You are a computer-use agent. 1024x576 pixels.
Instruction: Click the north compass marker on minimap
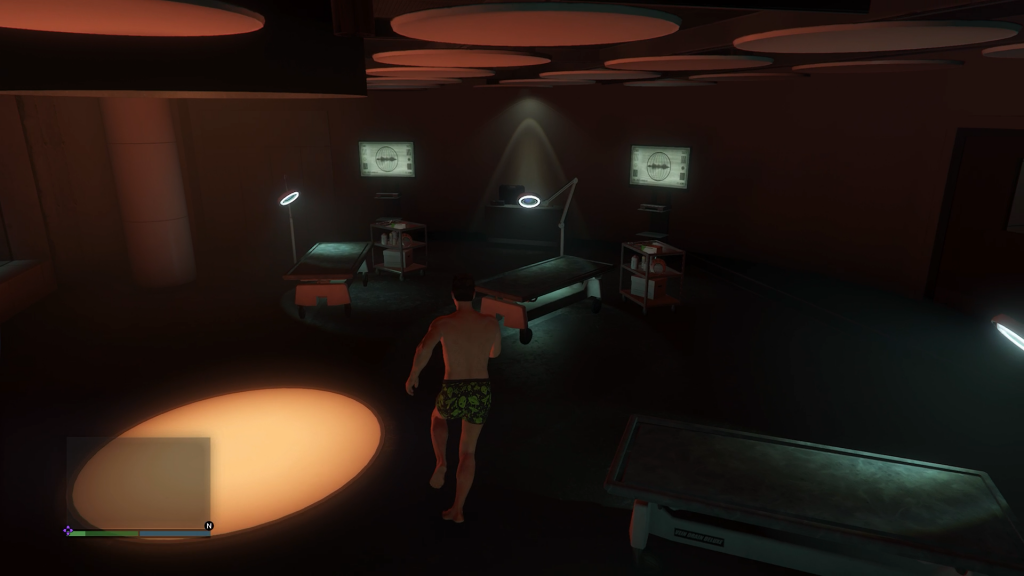pyautogui.click(x=209, y=525)
